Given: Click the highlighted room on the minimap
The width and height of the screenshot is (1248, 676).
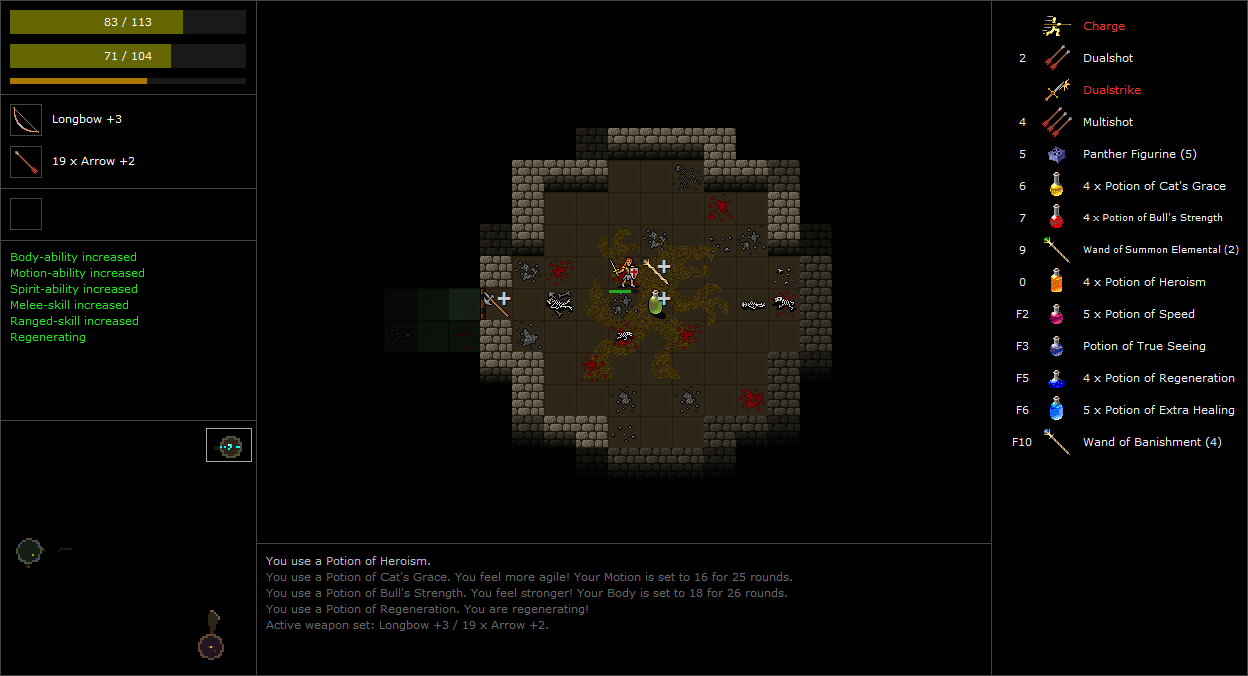Looking at the screenshot, I should [x=229, y=445].
